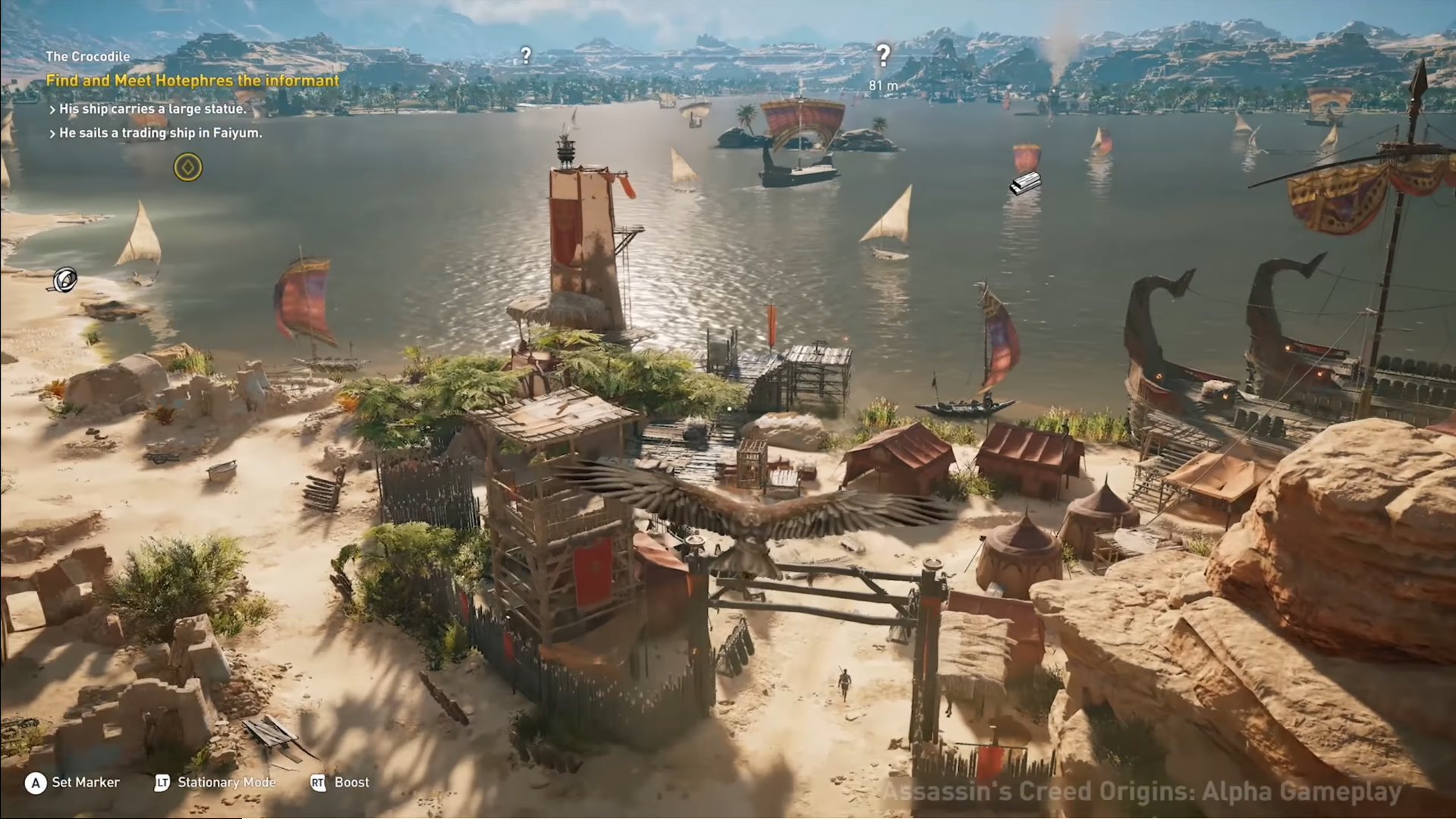This screenshot has width=1456, height=819.
Task: Click the wood planks resource icon
Action: click(1024, 183)
